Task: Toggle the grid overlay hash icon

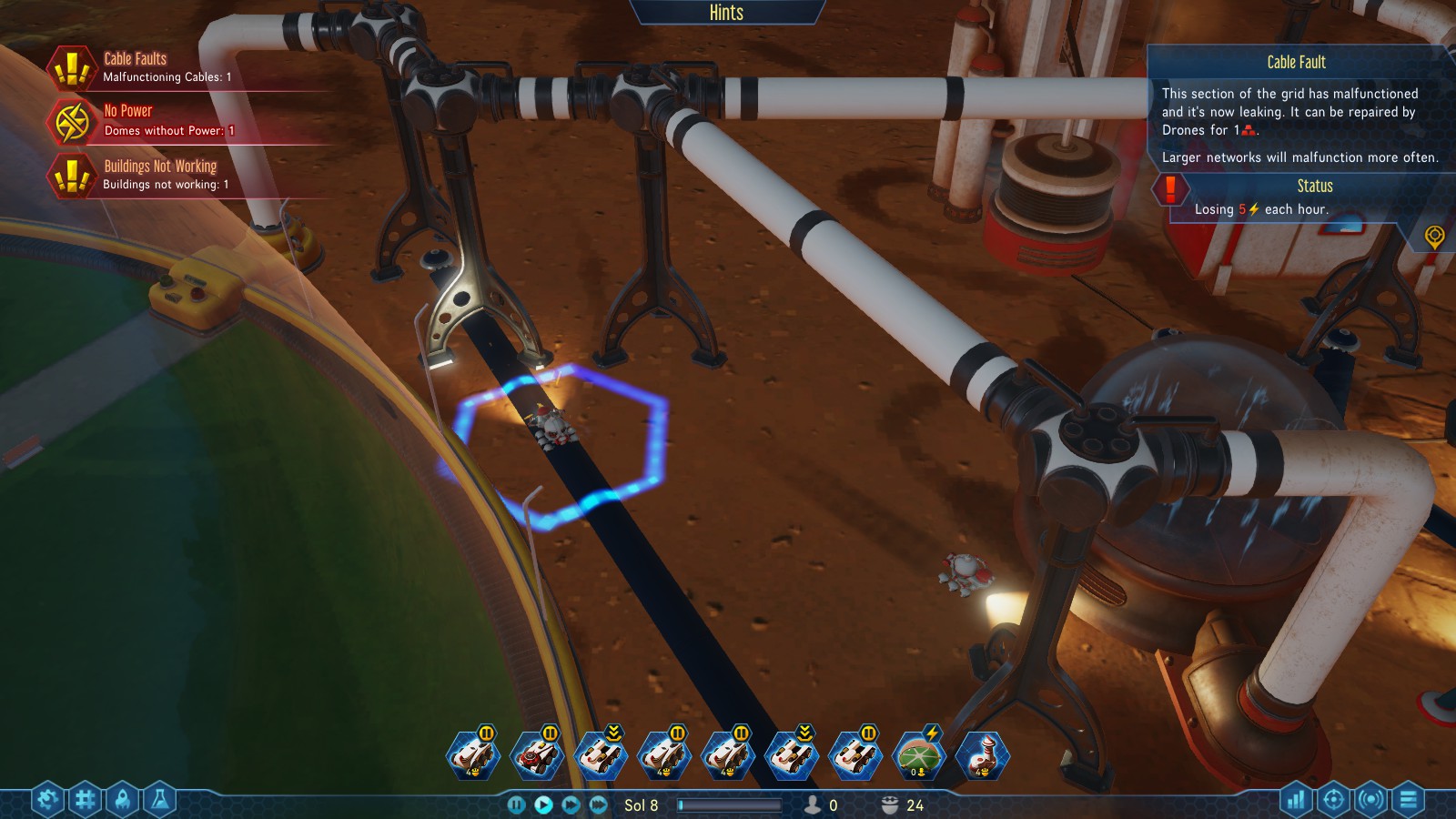Action: [x=86, y=800]
